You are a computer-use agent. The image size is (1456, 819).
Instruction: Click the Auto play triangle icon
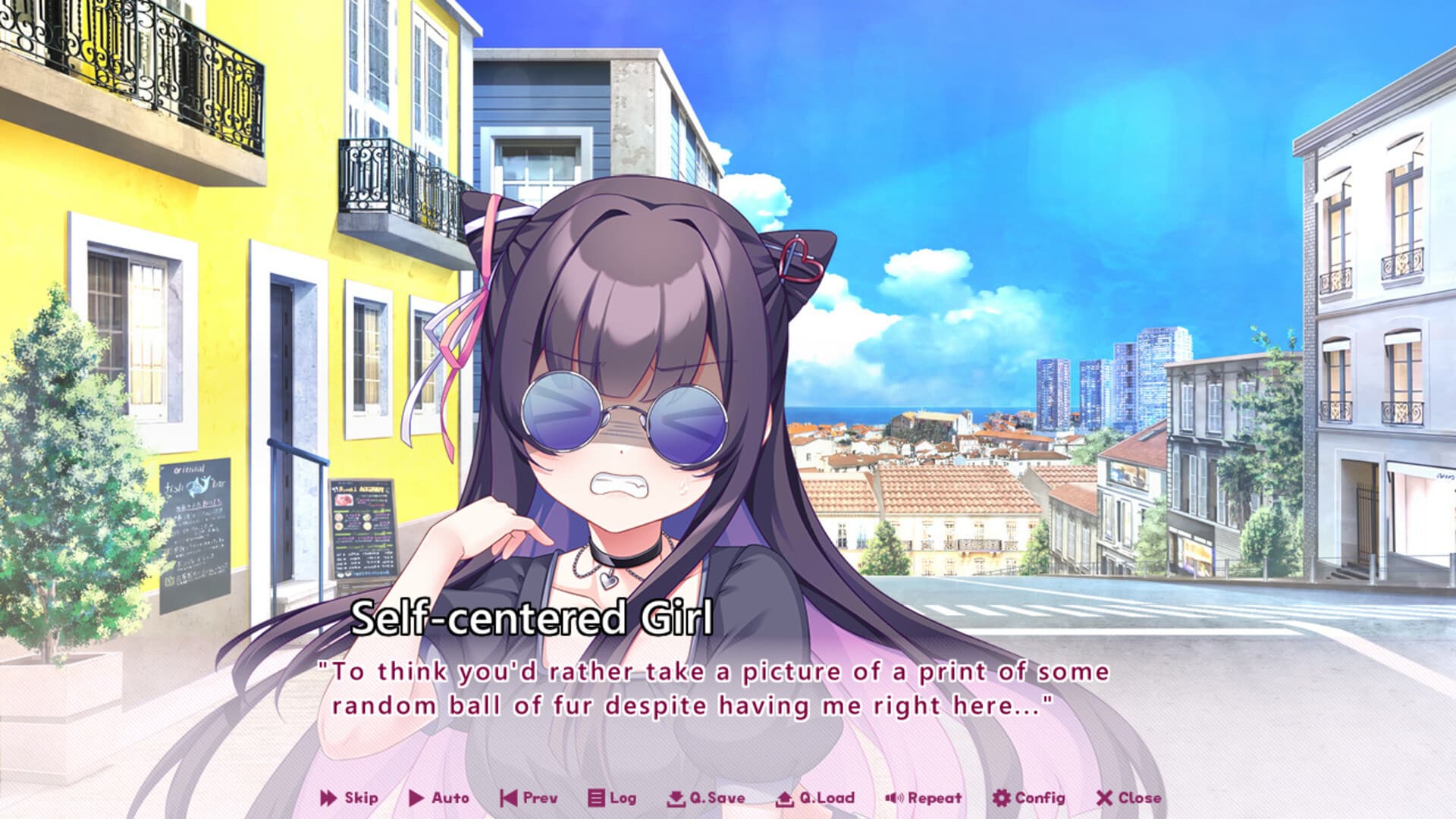(x=416, y=798)
